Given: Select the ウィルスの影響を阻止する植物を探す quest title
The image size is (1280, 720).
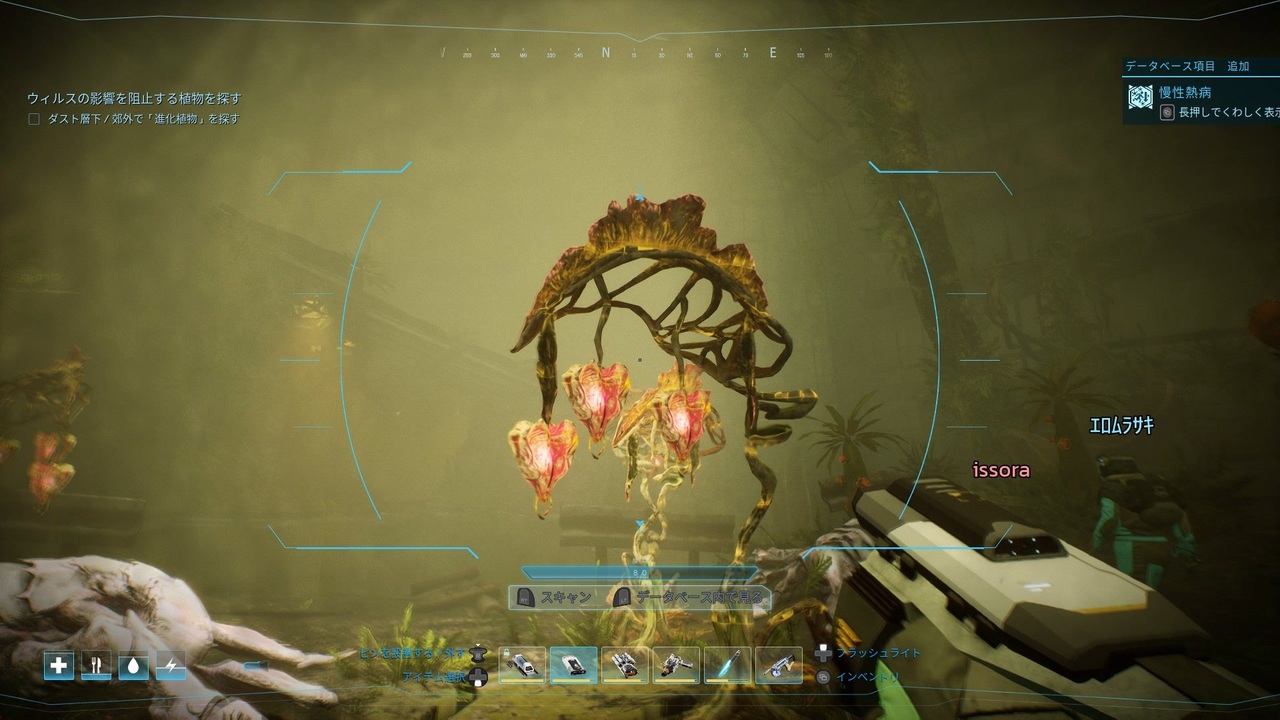Looking at the screenshot, I should click(x=134, y=99).
